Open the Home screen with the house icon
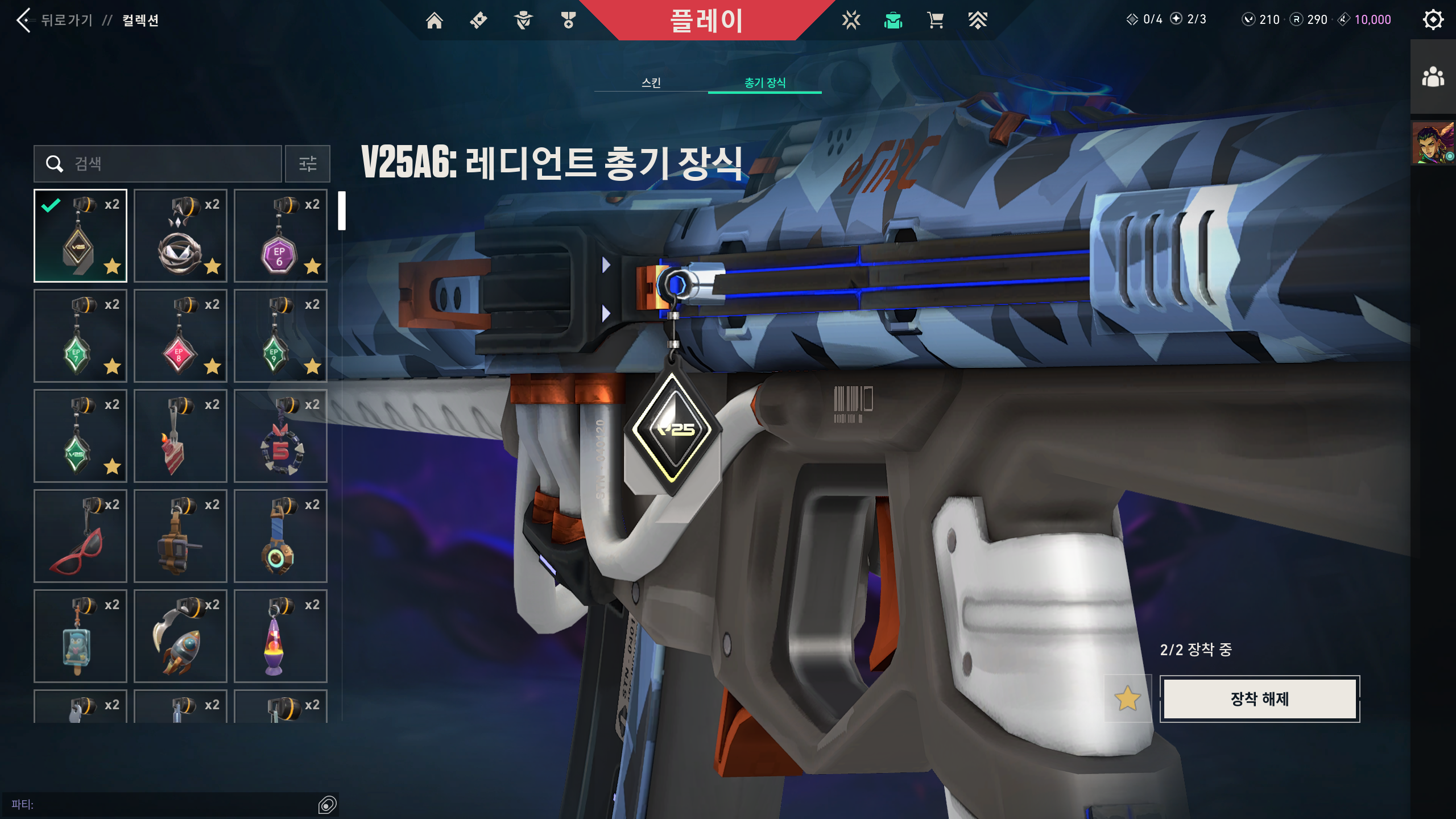Viewport: 1456px width, 819px height. tap(436, 19)
